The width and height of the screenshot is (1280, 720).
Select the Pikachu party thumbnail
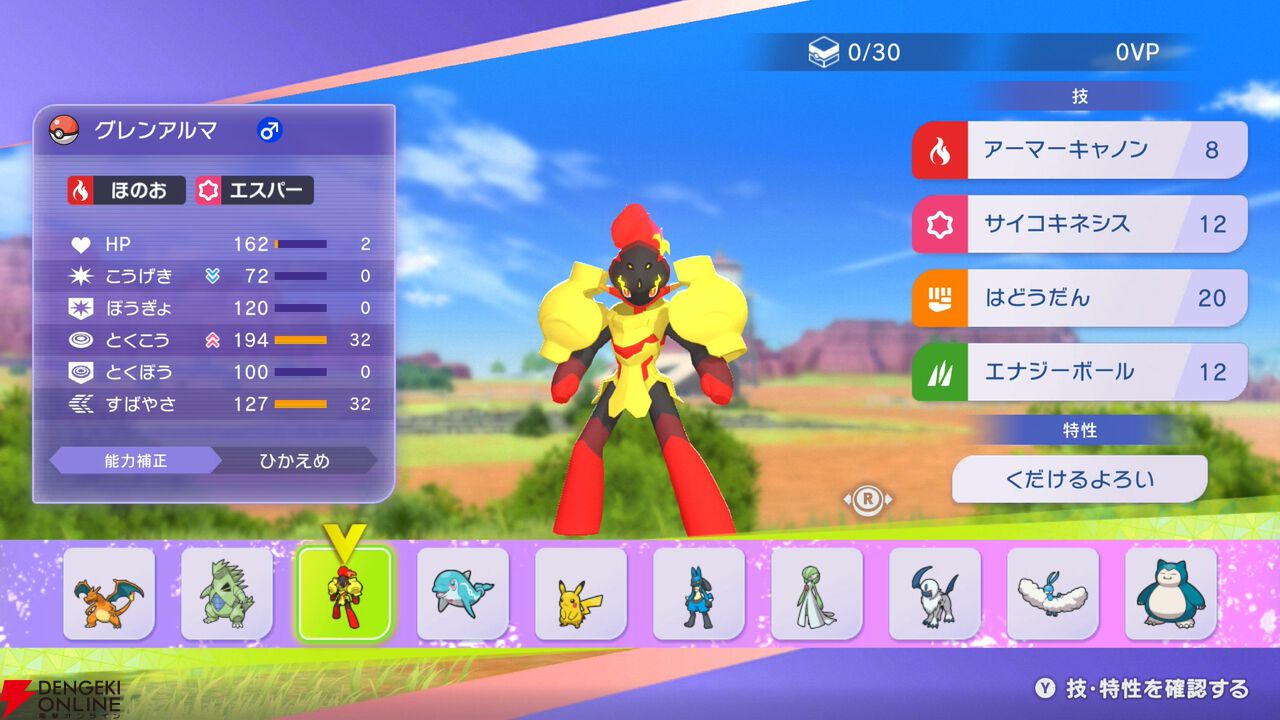click(580, 594)
